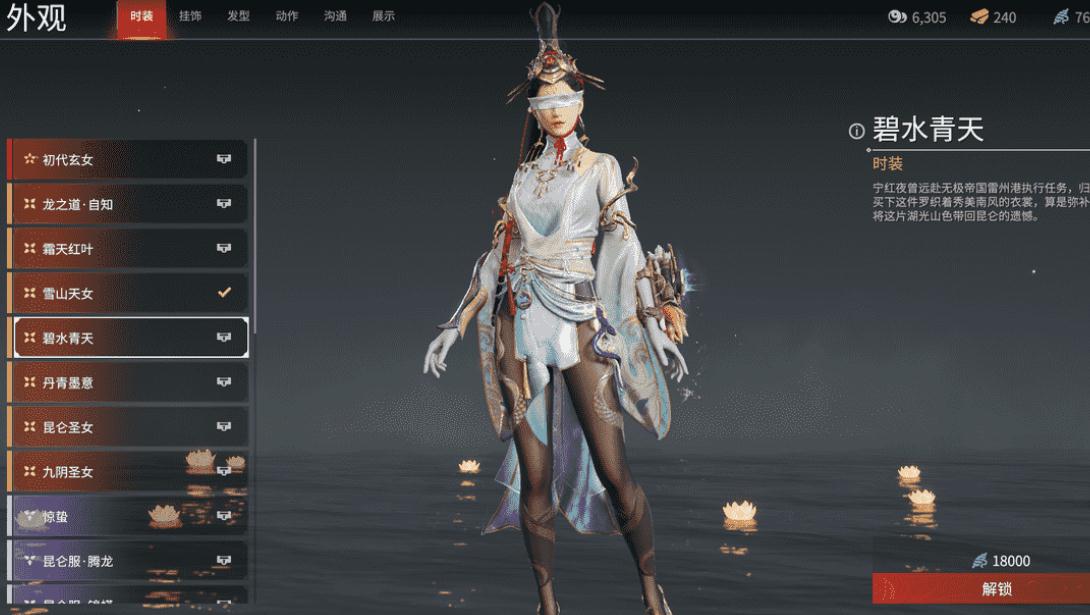Click the red 解锁 unlock button
The width and height of the screenshot is (1090, 615).
981,588
